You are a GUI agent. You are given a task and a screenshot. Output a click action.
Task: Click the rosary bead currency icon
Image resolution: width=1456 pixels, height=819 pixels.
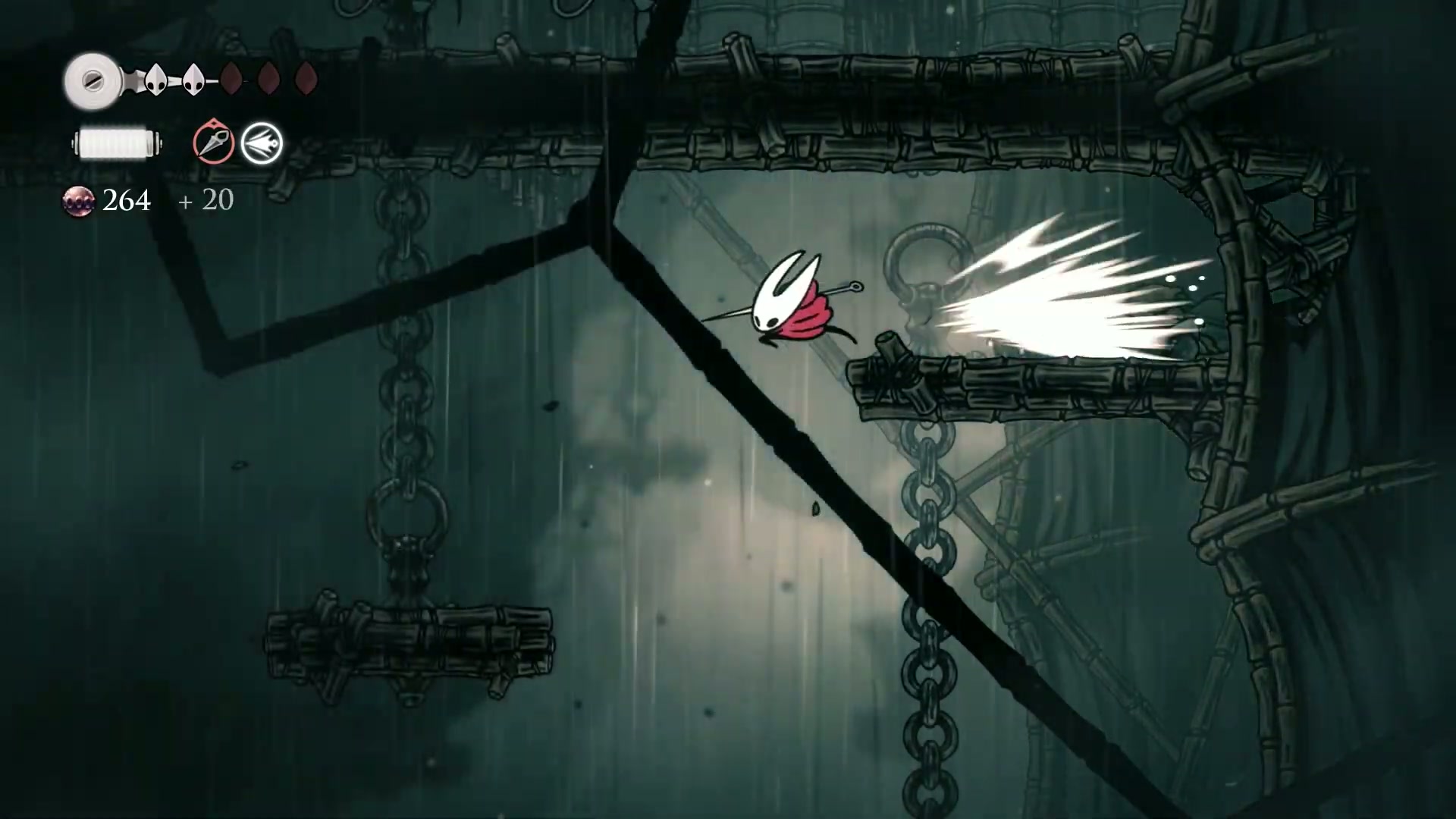[78, 201]
